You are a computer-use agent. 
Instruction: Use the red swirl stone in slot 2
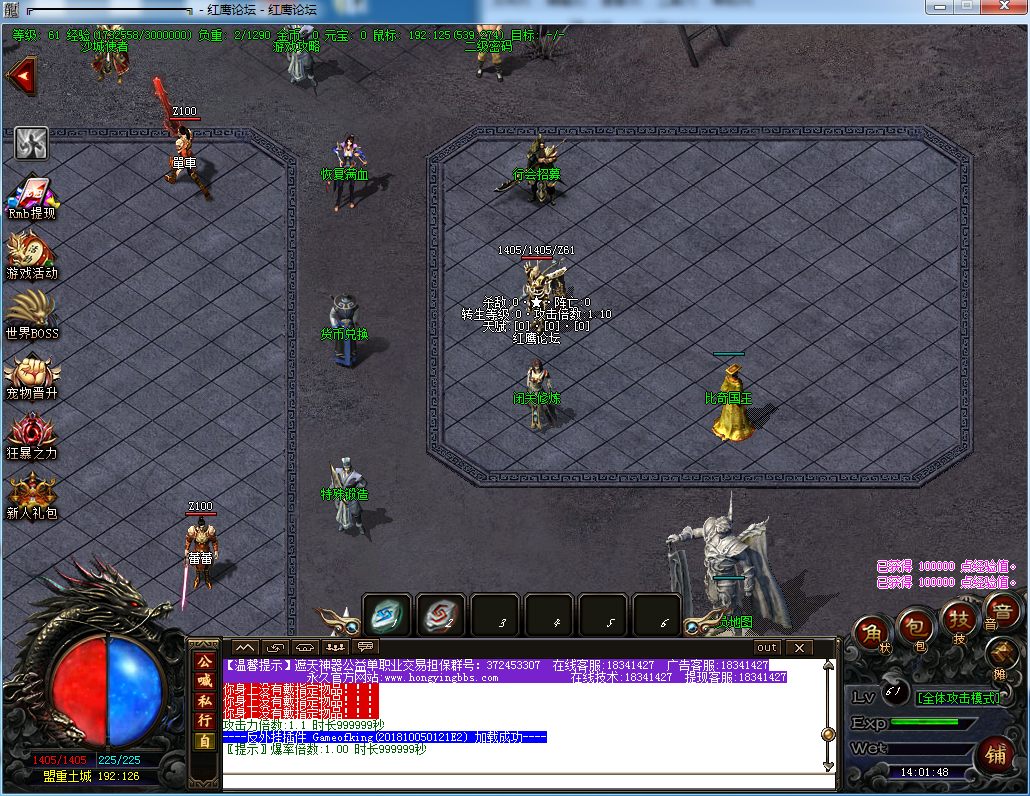(x=441, y=616)
